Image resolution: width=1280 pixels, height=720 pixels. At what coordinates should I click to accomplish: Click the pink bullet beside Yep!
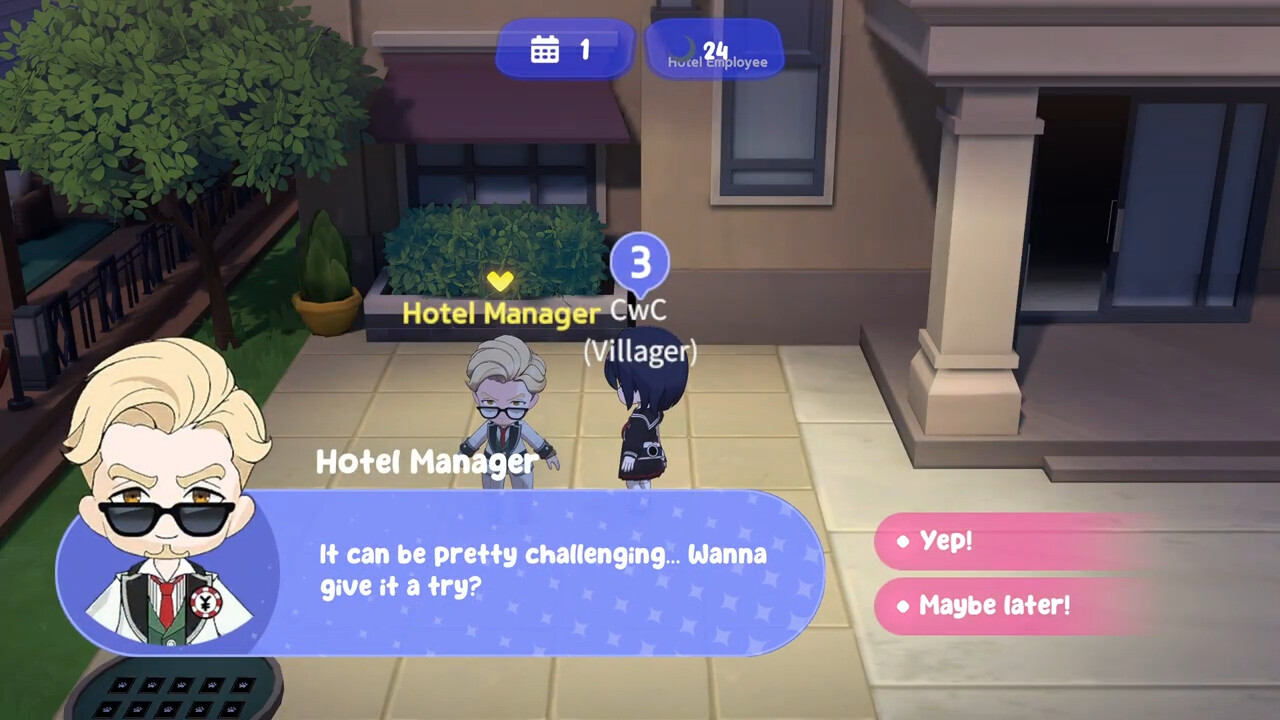point(905,541)
